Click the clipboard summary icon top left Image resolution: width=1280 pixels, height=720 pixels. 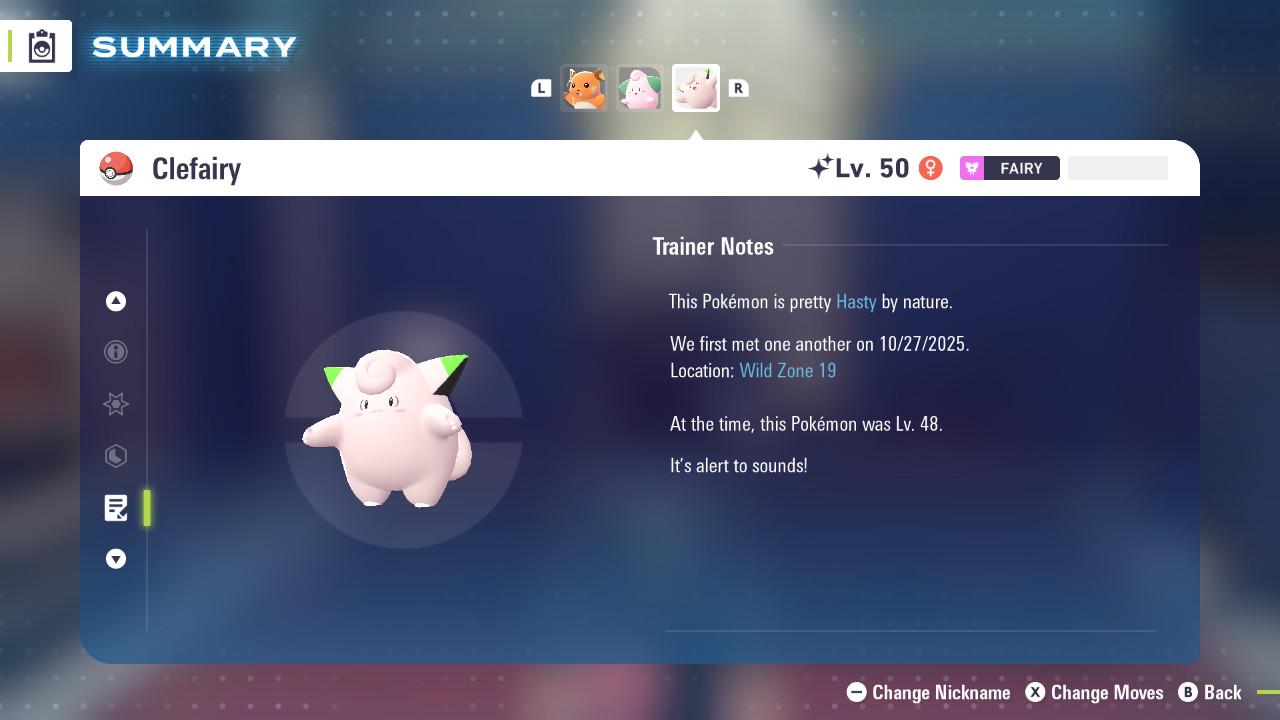(x=41, y=45)
